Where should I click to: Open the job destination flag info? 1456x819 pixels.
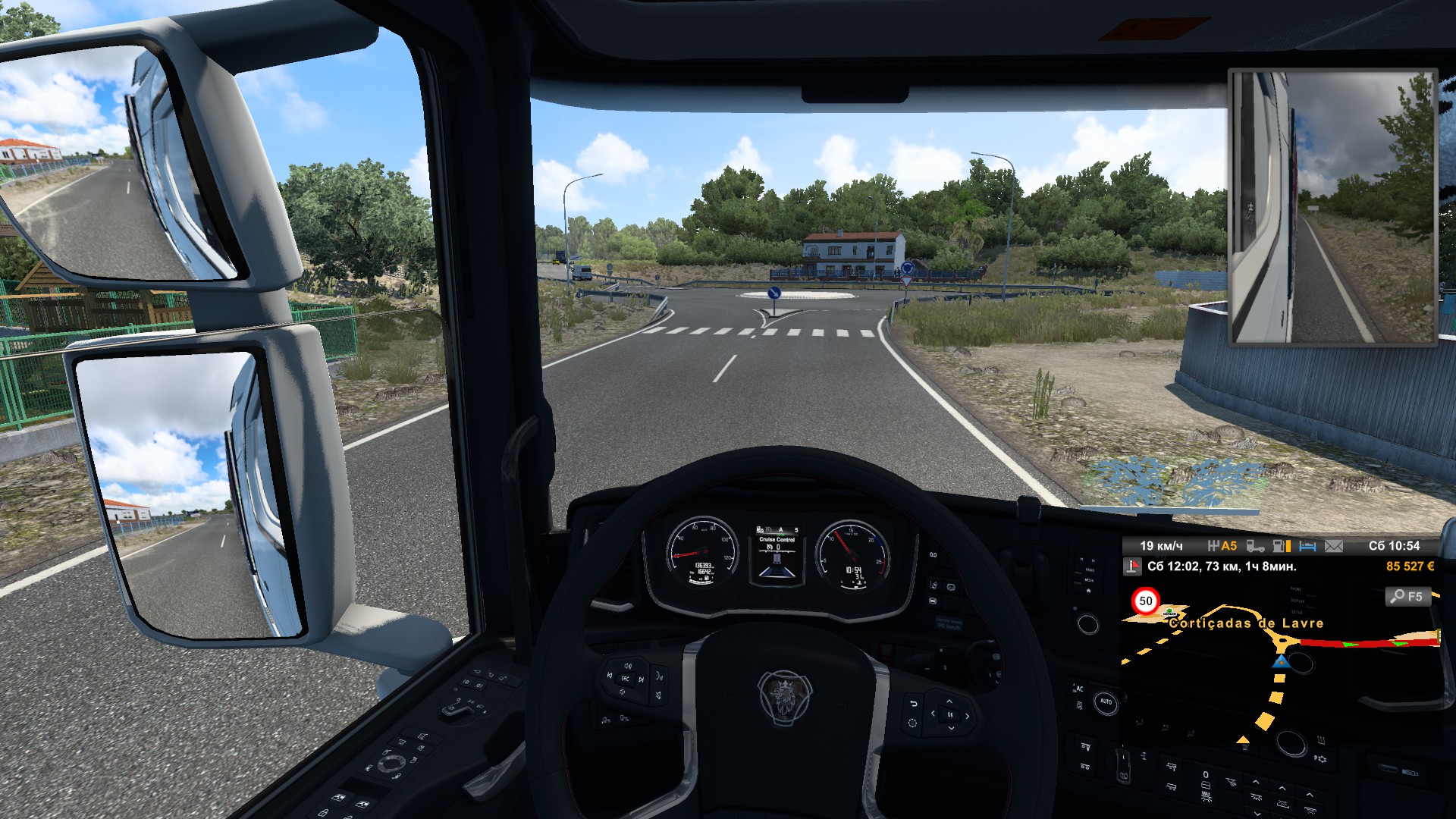tap(1133, 566)
